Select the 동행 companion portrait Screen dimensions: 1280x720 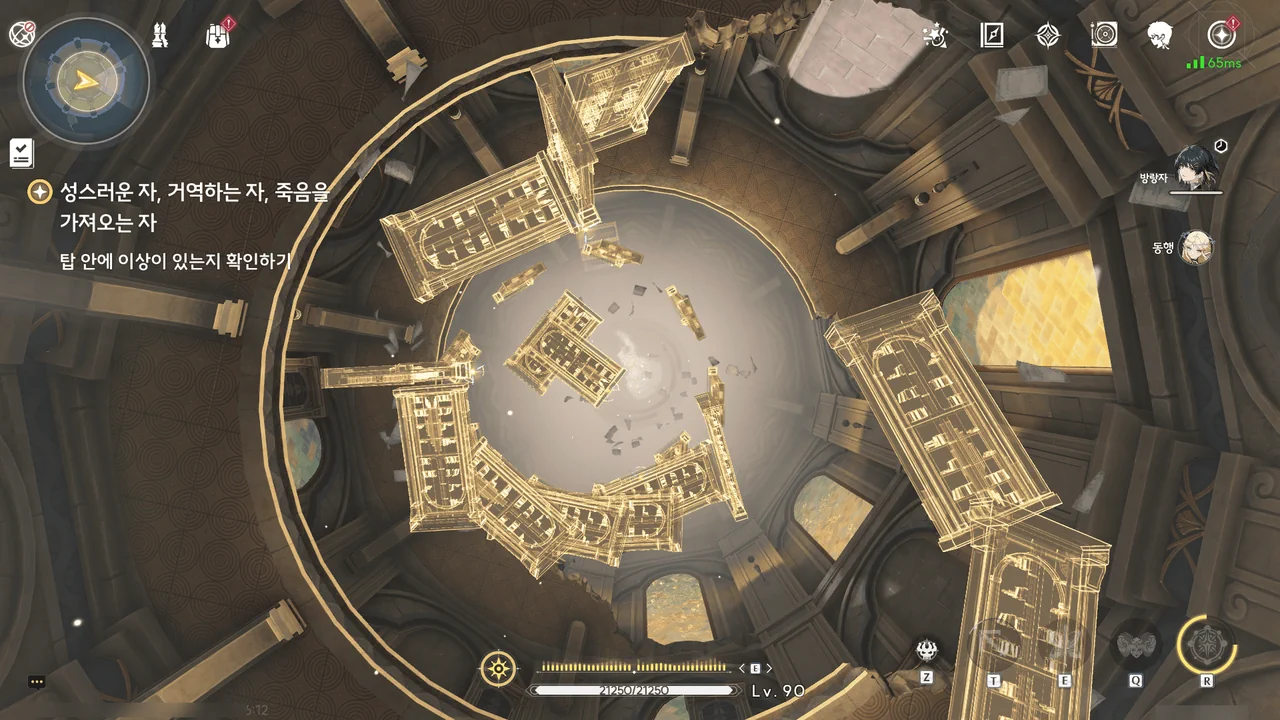[1196, 248]
